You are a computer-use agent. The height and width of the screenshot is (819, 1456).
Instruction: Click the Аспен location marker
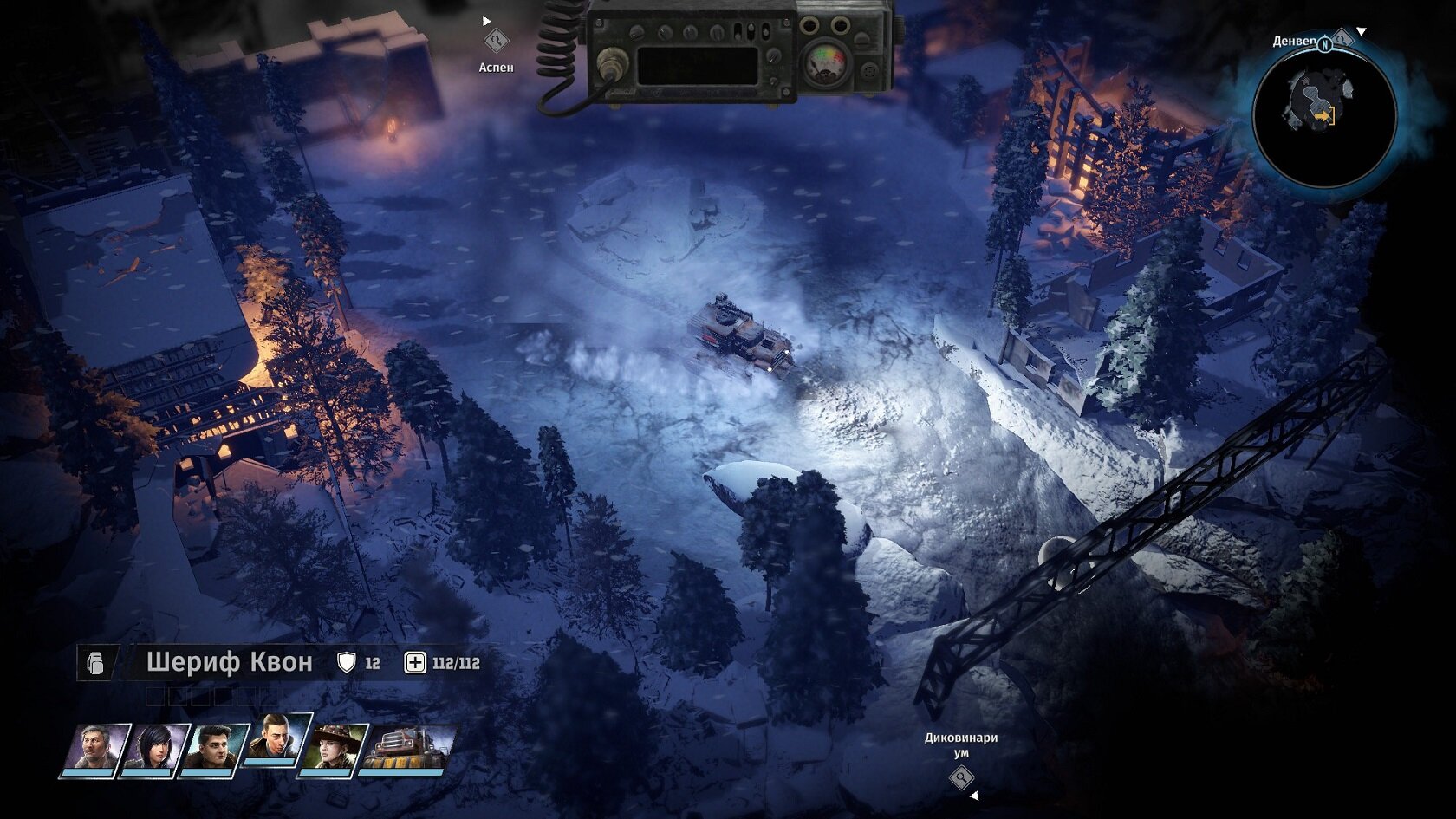coord(496,41)
